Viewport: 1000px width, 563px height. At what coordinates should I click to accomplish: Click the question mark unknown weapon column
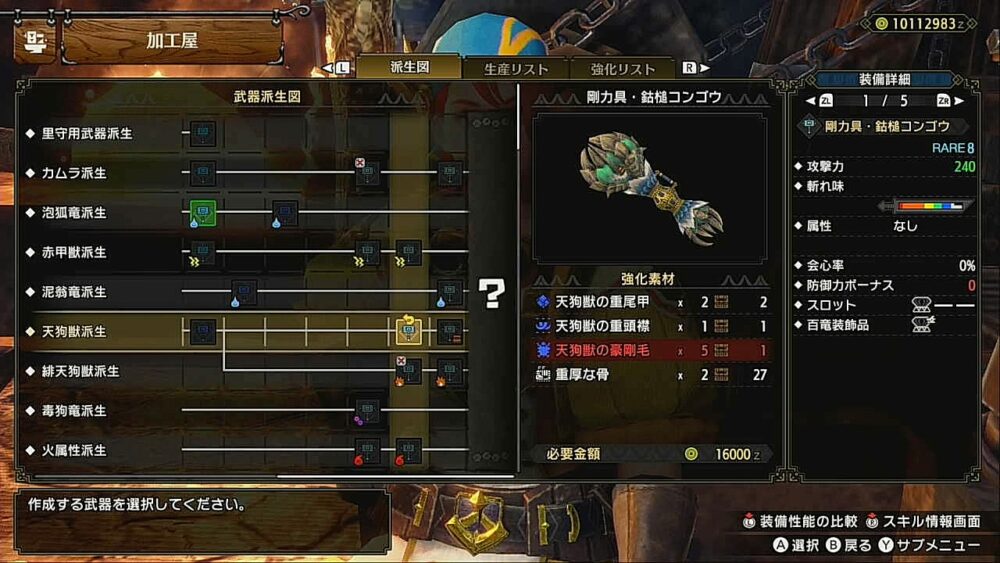491,292
